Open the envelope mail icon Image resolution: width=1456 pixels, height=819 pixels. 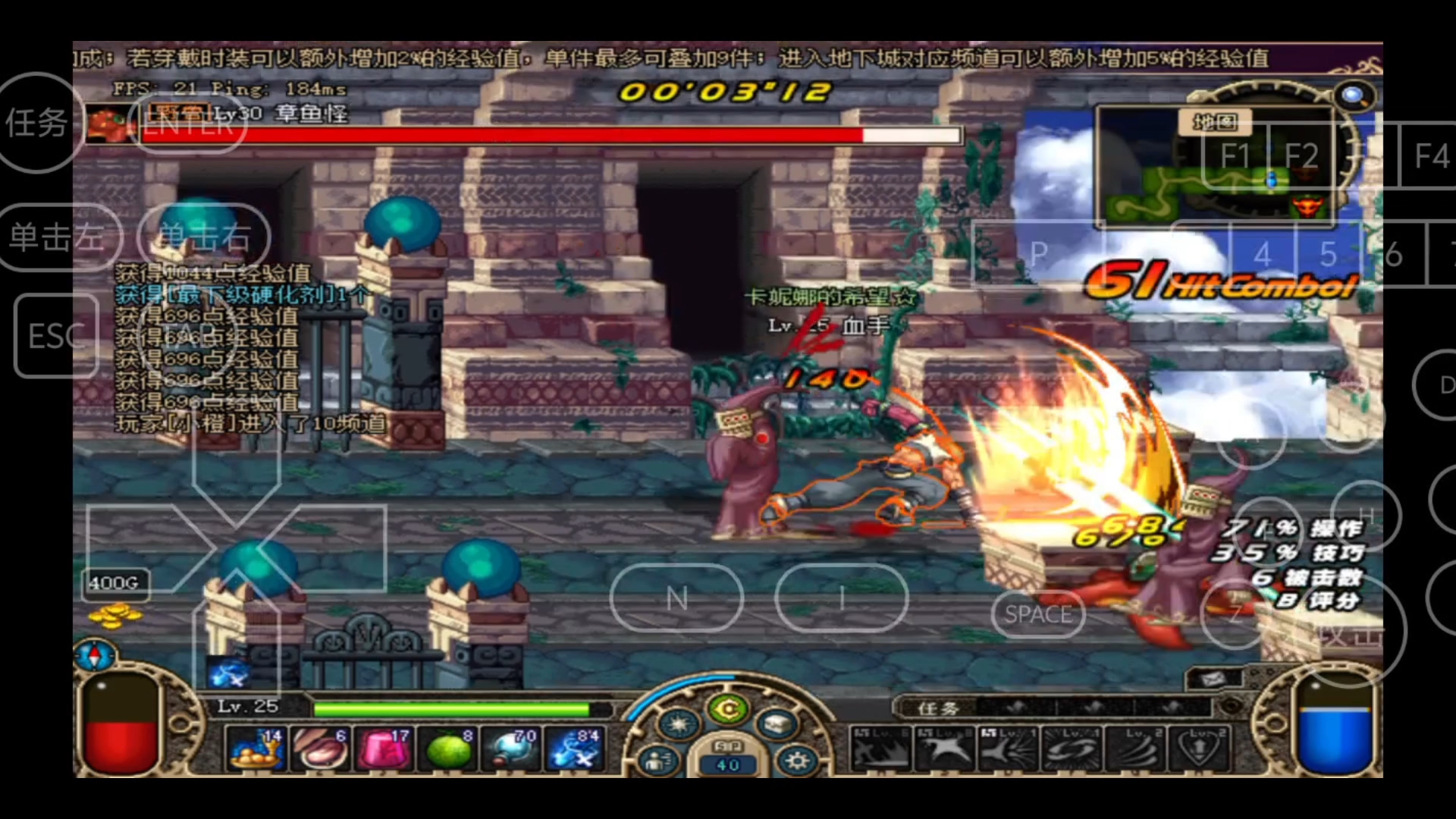coord(1213,678)
